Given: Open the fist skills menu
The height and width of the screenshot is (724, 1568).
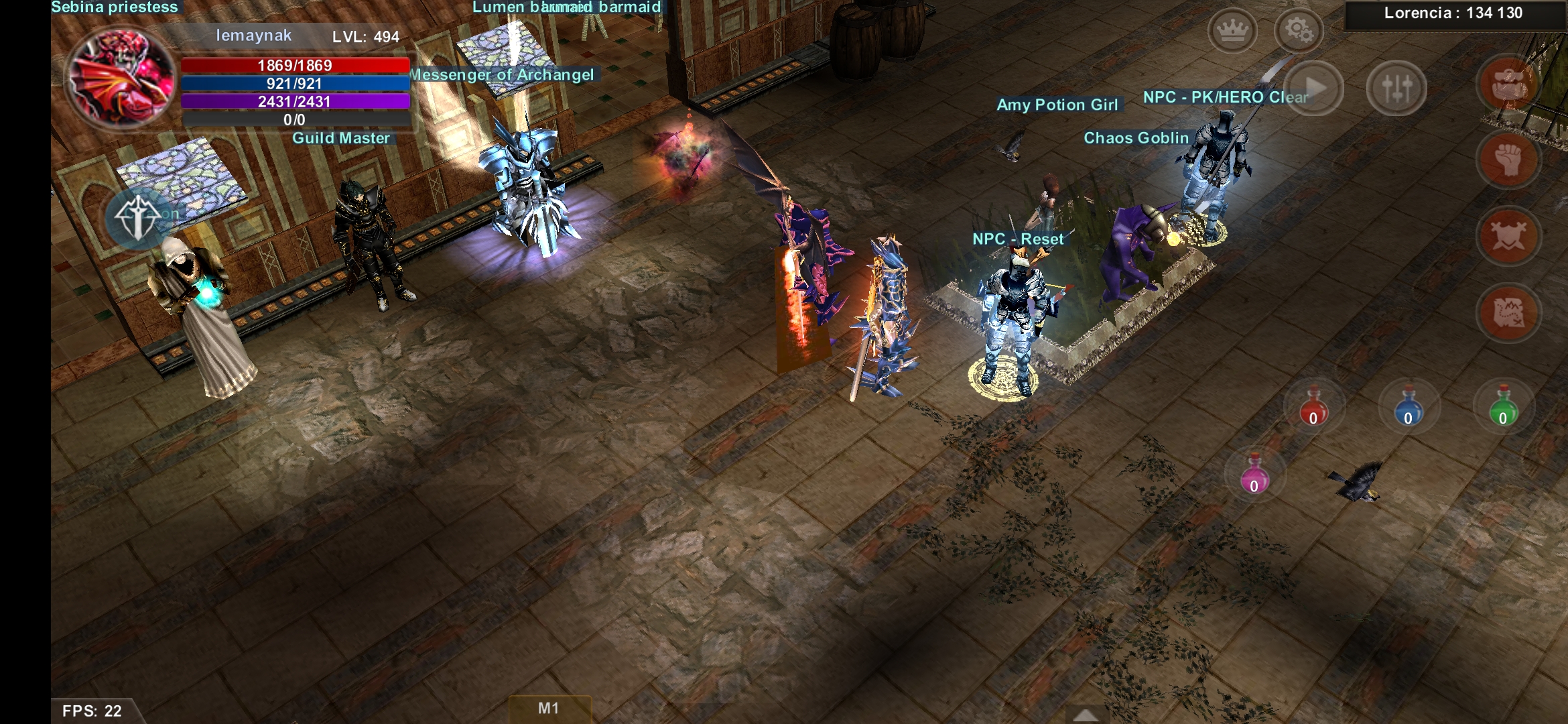Looking at the screenshot, I should point(1508,160).
